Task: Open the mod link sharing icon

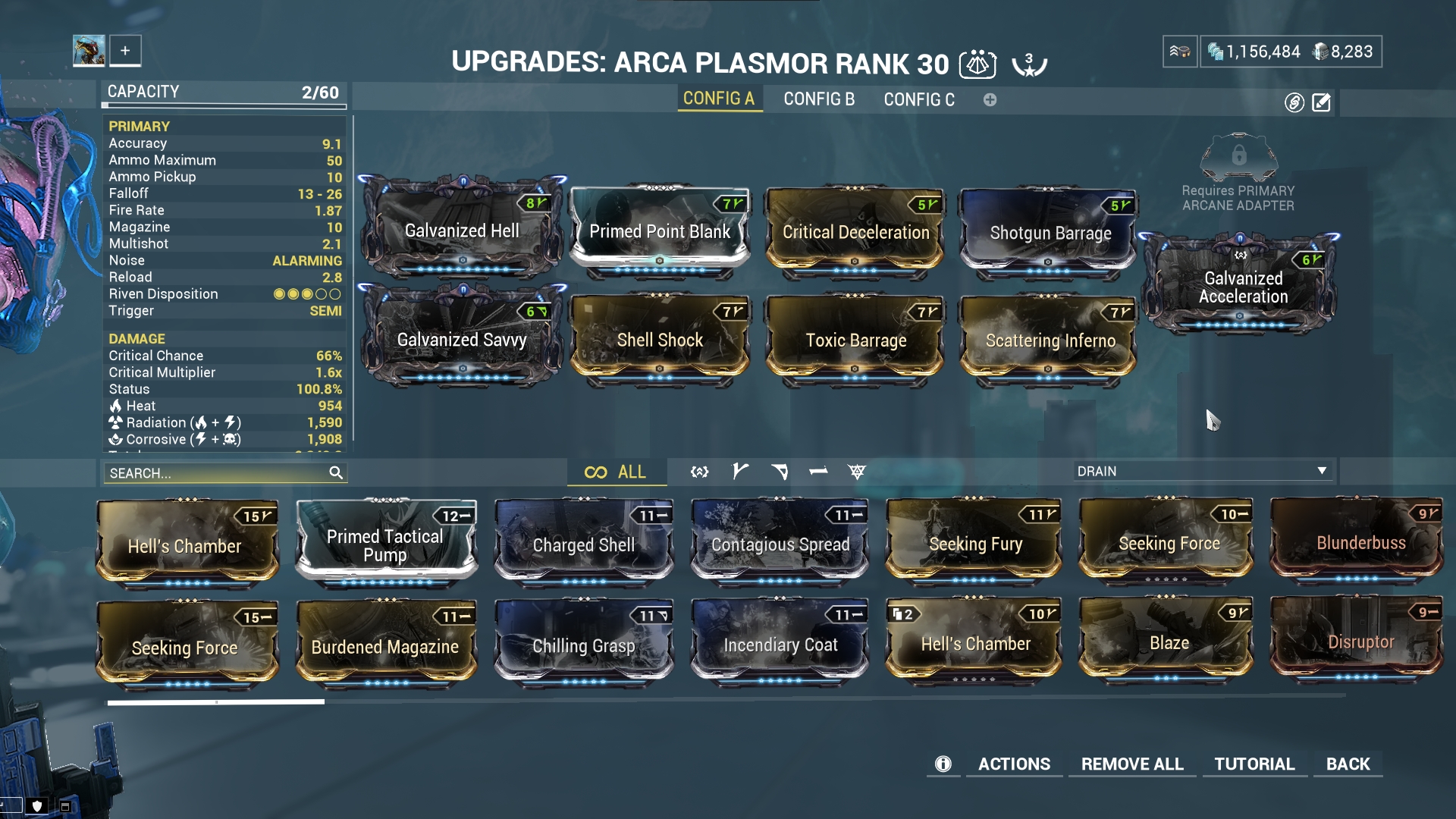Action: click(x=1294, y=102)
